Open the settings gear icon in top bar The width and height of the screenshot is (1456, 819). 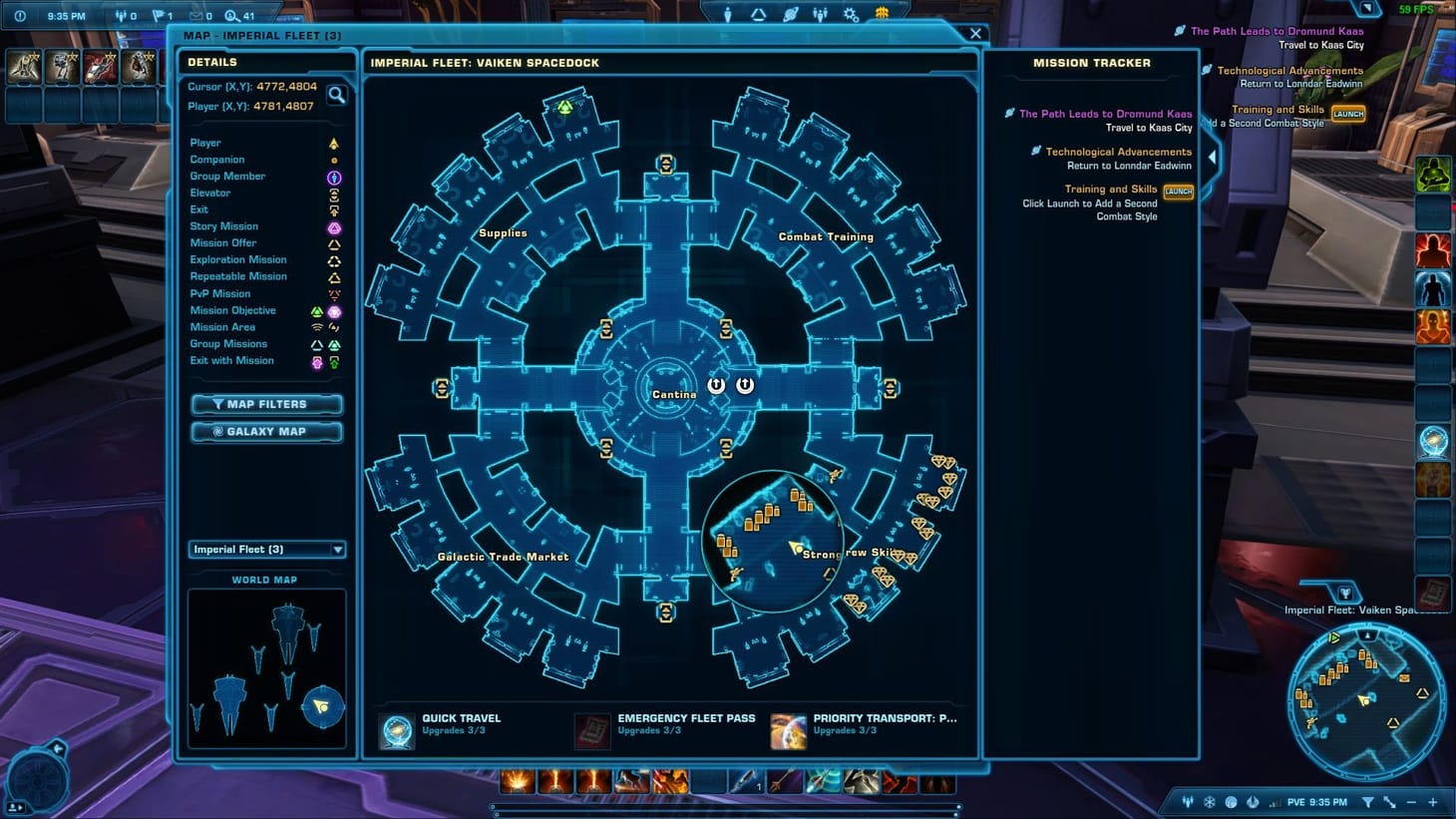[850, 13]
